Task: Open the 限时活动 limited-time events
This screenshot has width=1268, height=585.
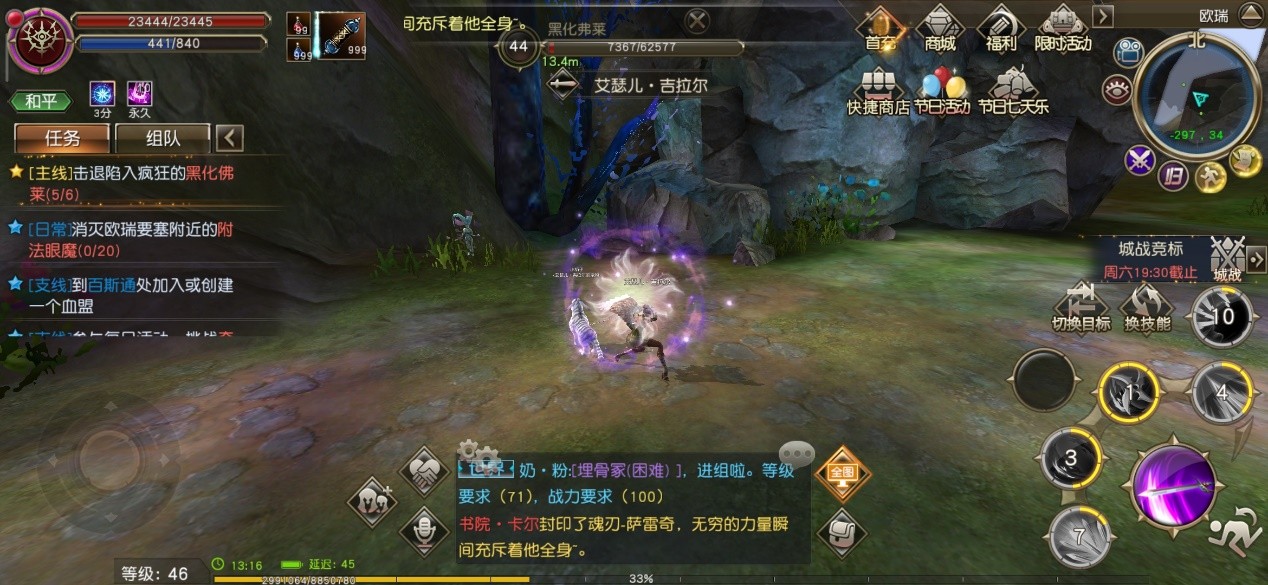Action: (x=1063, y=28)
